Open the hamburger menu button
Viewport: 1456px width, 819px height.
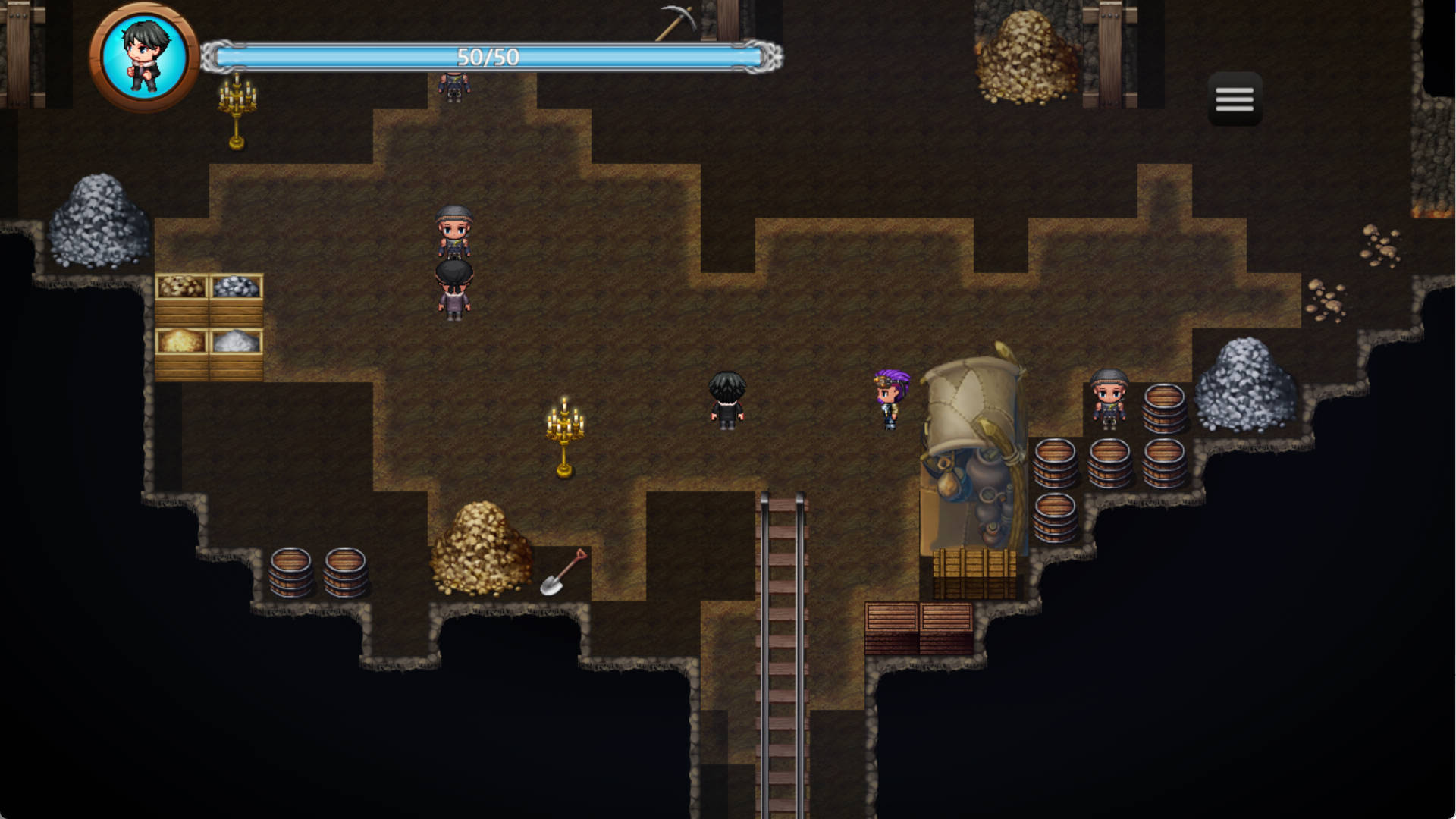1235,99
